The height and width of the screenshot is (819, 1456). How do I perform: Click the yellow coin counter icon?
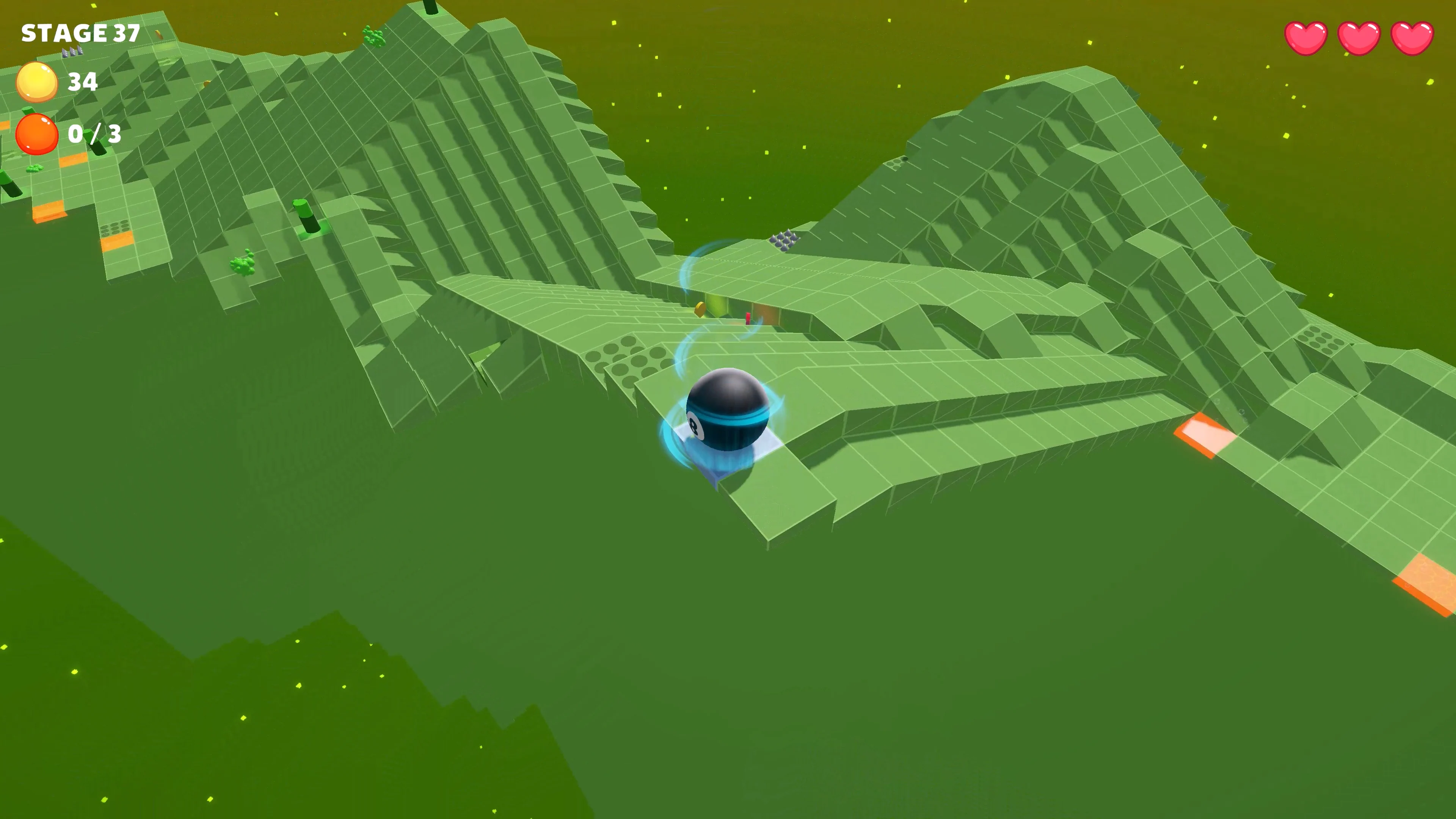(x=37, y=82)
